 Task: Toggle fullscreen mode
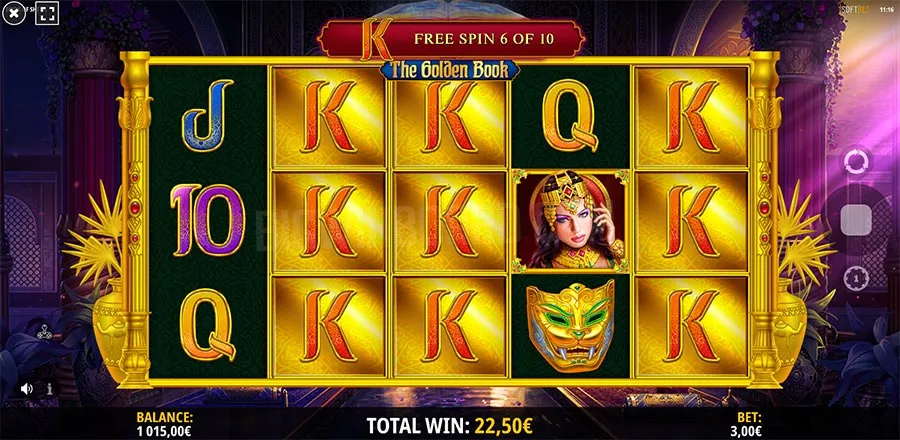46,15
